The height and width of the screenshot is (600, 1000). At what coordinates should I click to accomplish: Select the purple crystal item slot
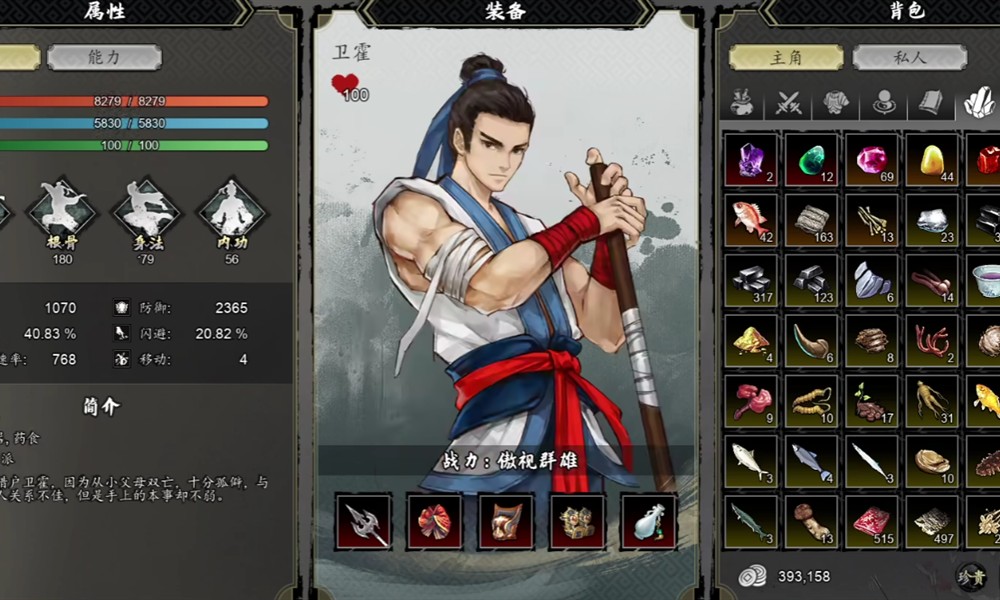click(x=751, y=160)
